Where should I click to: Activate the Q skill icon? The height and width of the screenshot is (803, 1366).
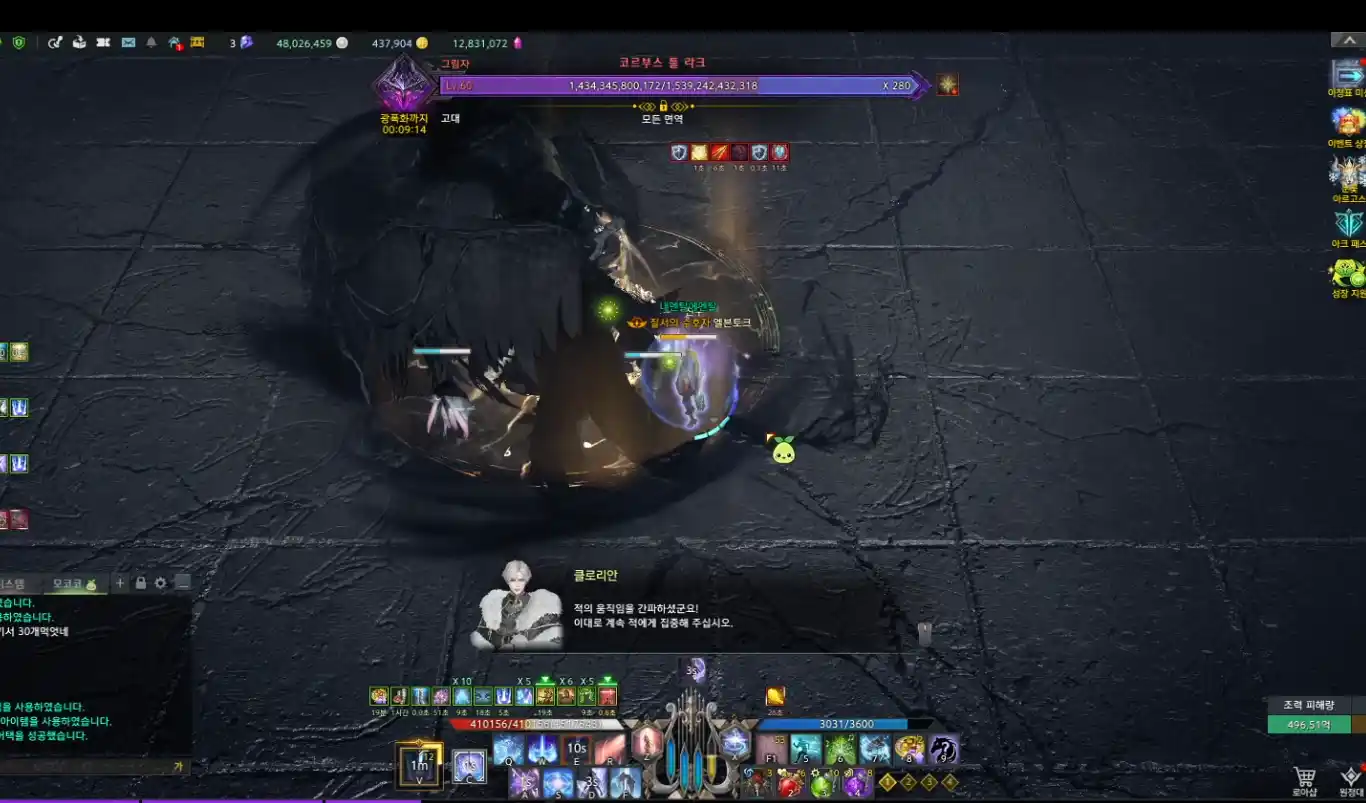tap(508, 749)
